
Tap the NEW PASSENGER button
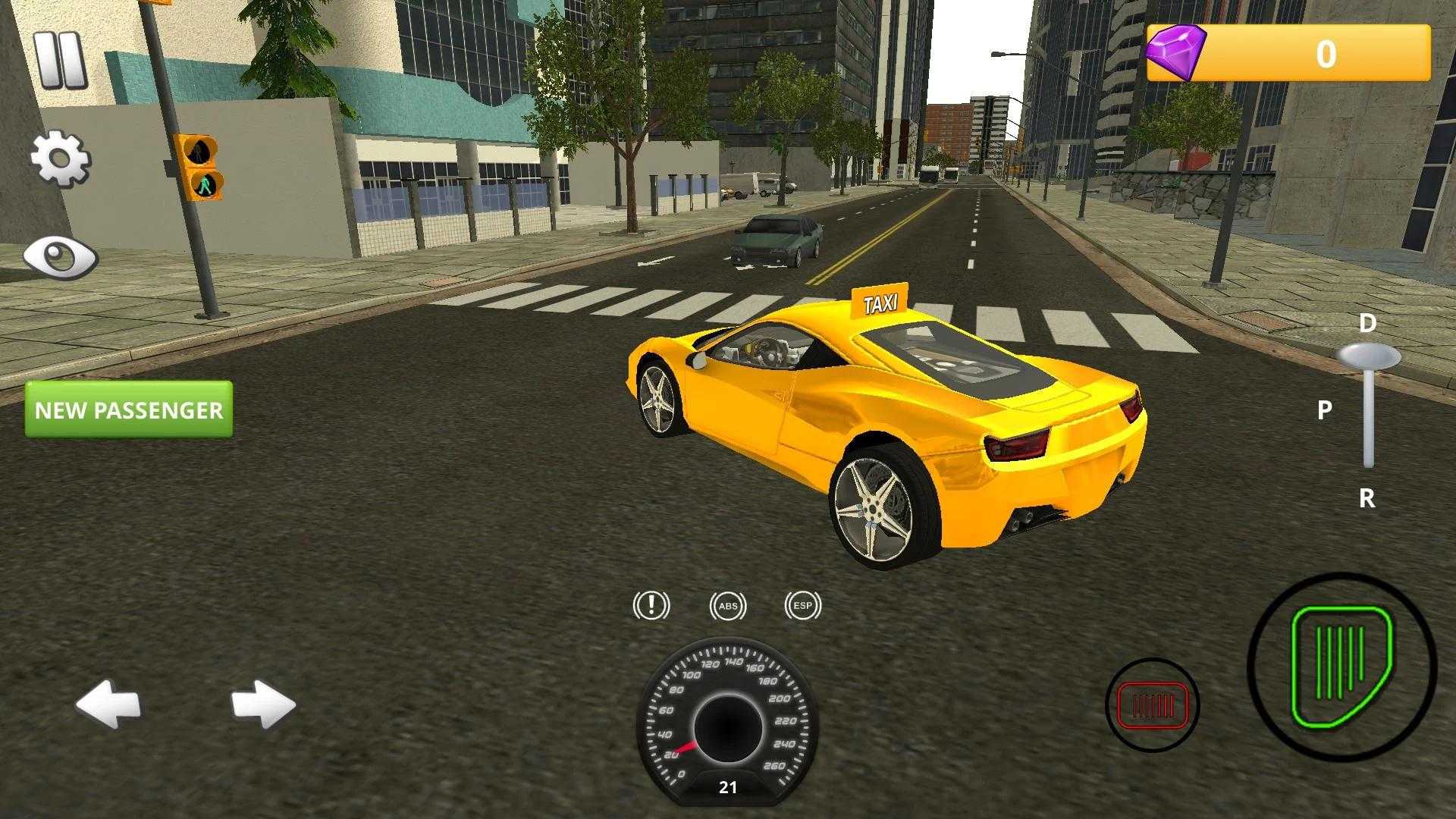[x=129, y=409]
